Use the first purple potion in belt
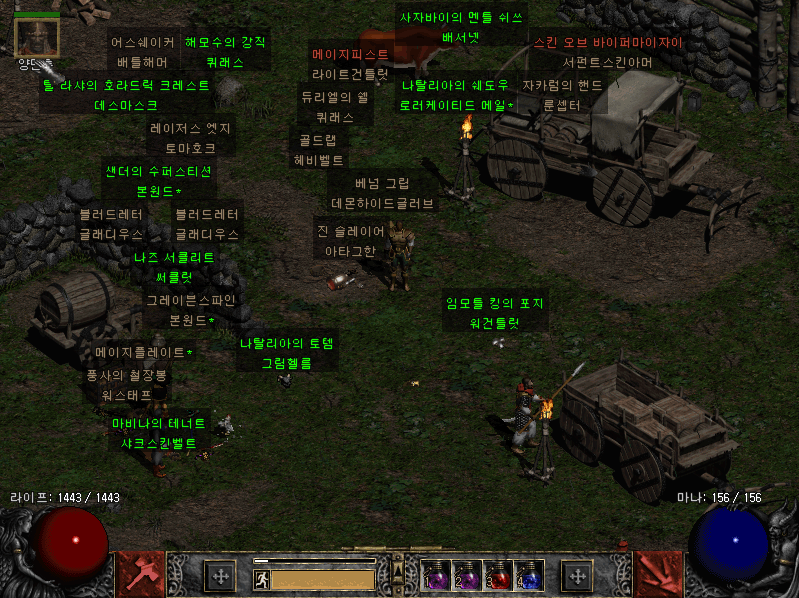 [436, 575]
